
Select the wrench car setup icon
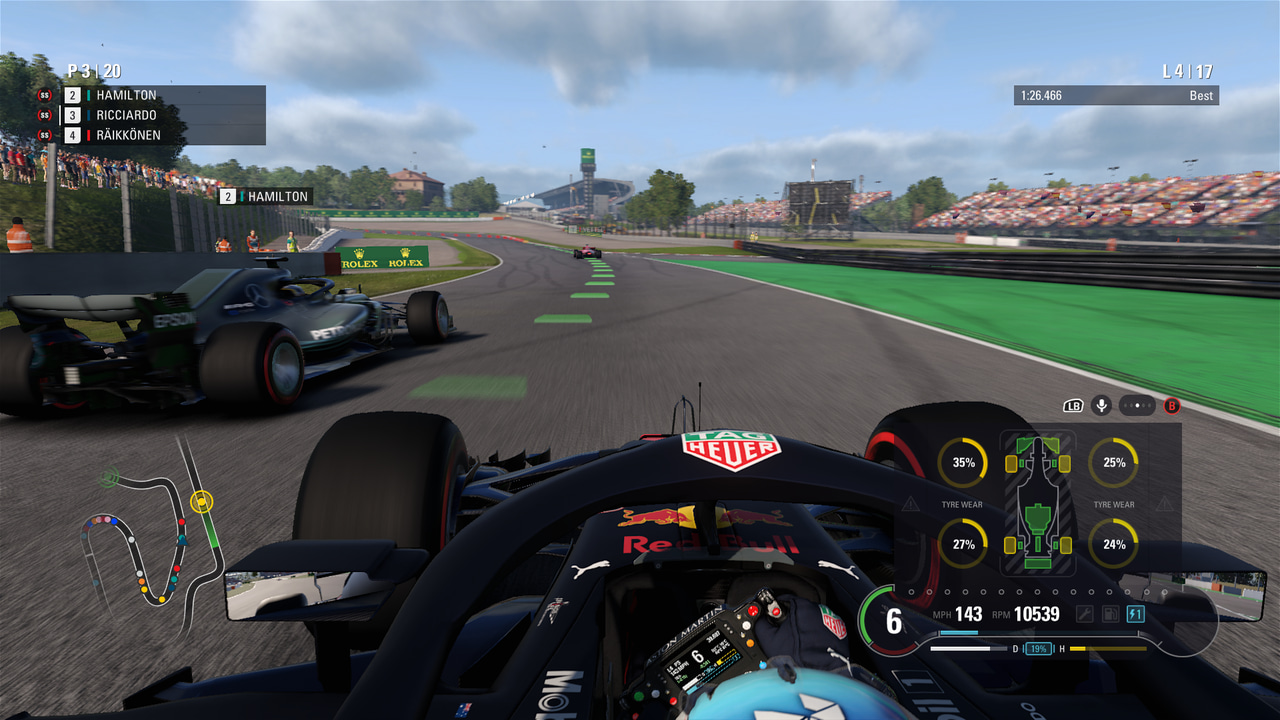pos(1084,614)
